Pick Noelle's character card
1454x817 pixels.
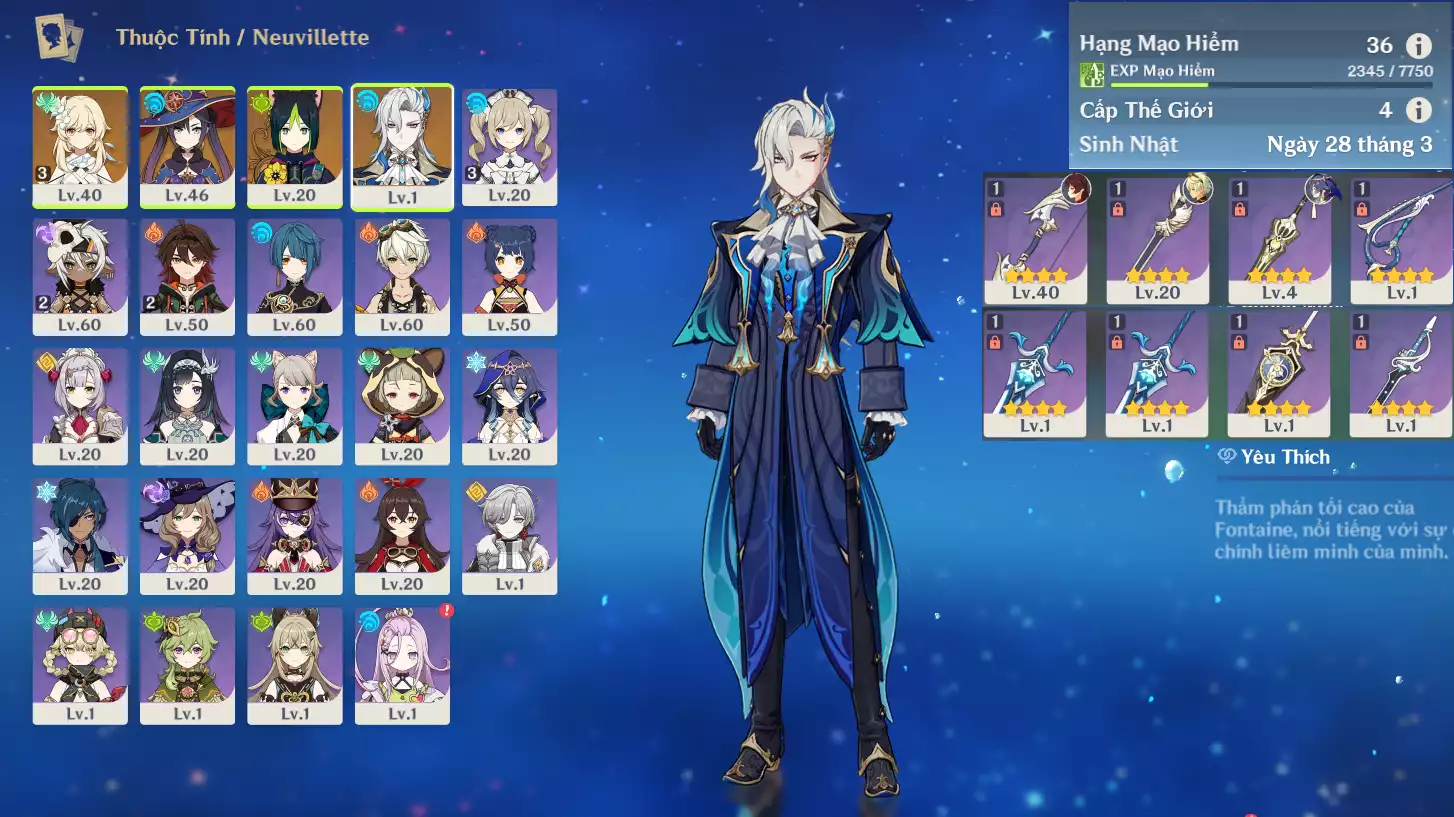tap(80, 405)
